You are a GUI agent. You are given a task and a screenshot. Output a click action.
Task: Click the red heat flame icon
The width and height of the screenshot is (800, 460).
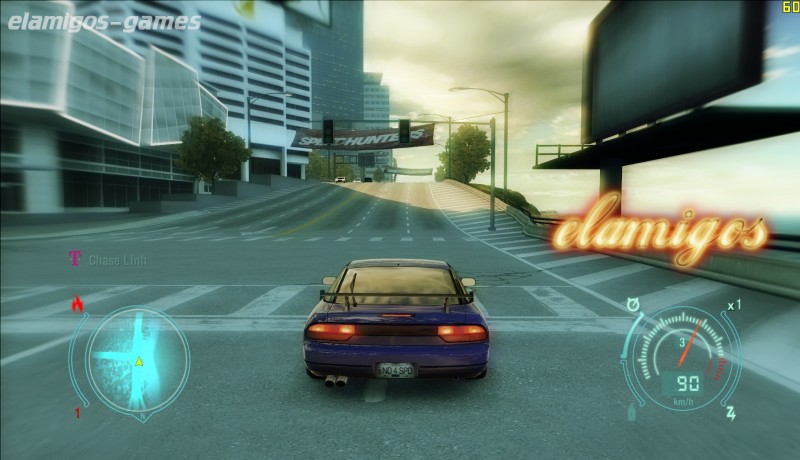(76, 303)
